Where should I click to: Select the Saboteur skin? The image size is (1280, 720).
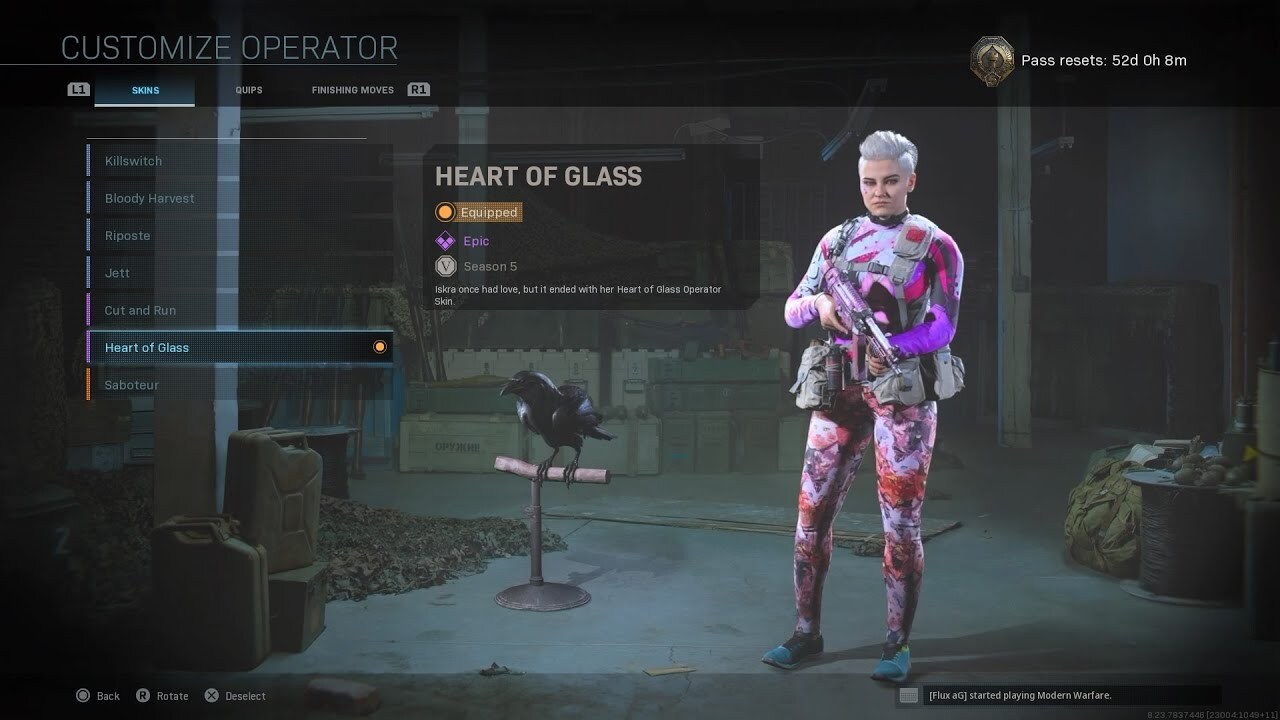click(238, 385)
